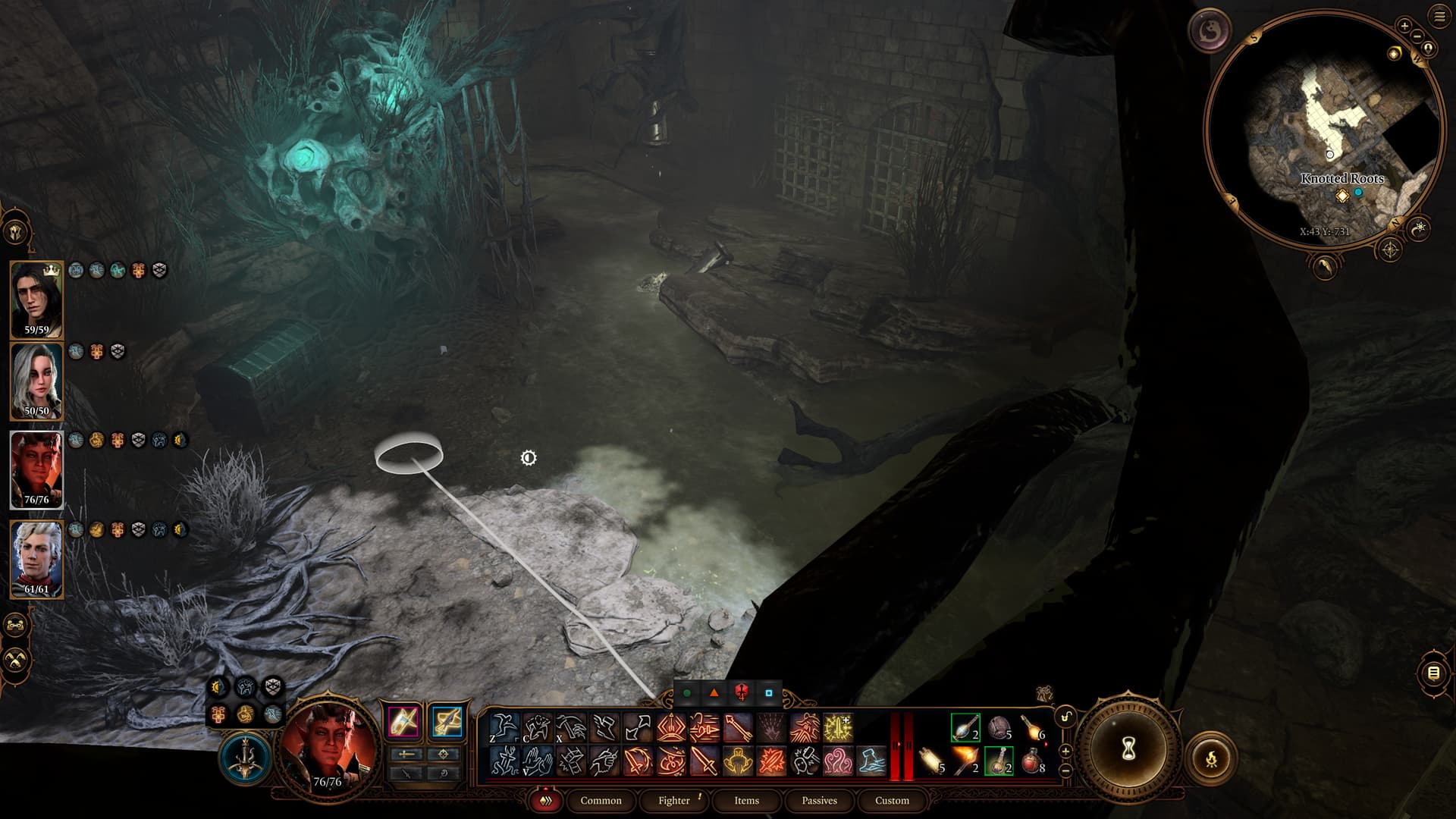Open the main menu hamburger button
Image resolution: width=1456 pixels, height=819 pixels.
(x=1439, y=16)
